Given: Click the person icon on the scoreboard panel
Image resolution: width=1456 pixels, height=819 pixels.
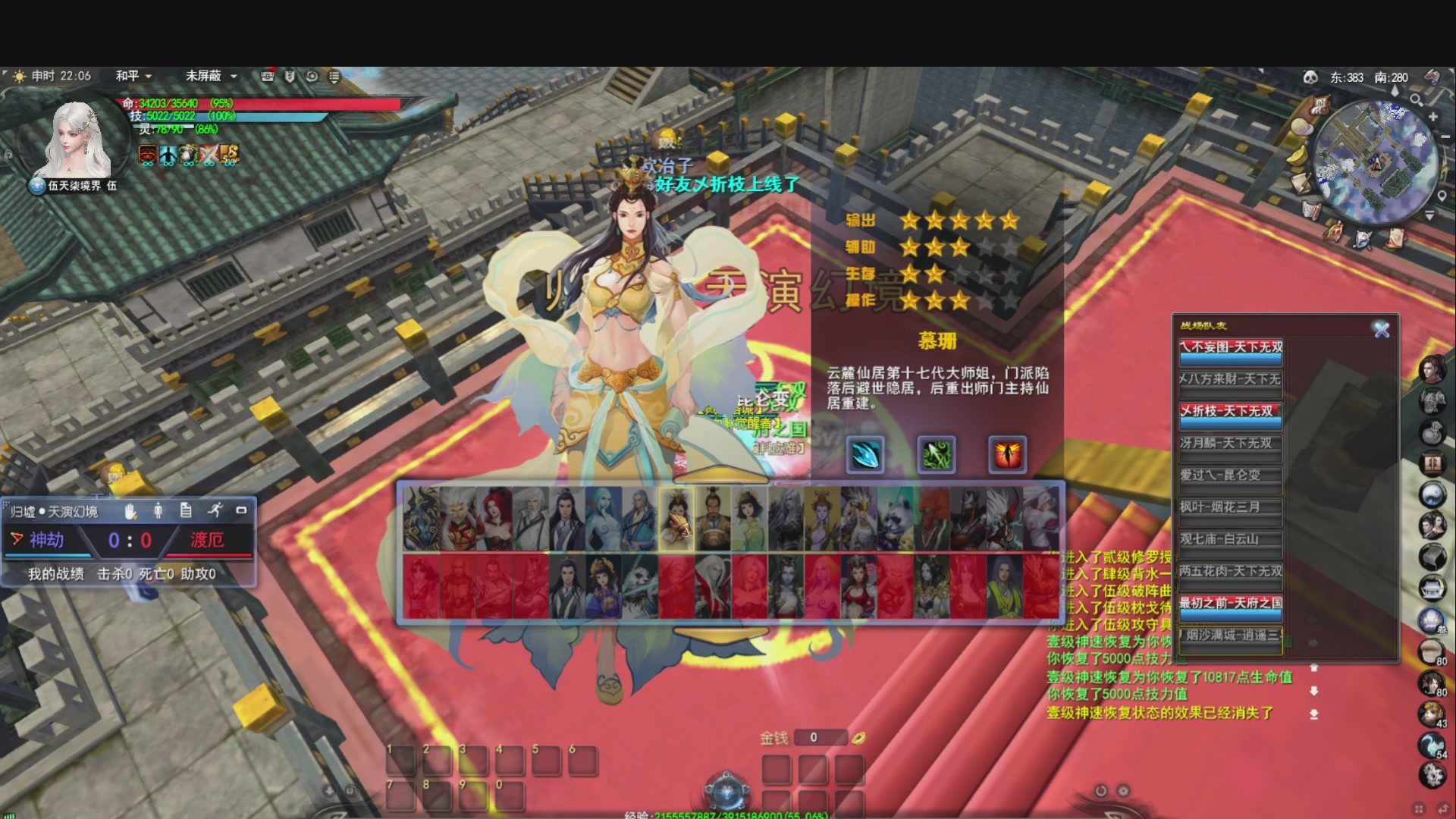Looking at the screenshot, I should point(158,510).
